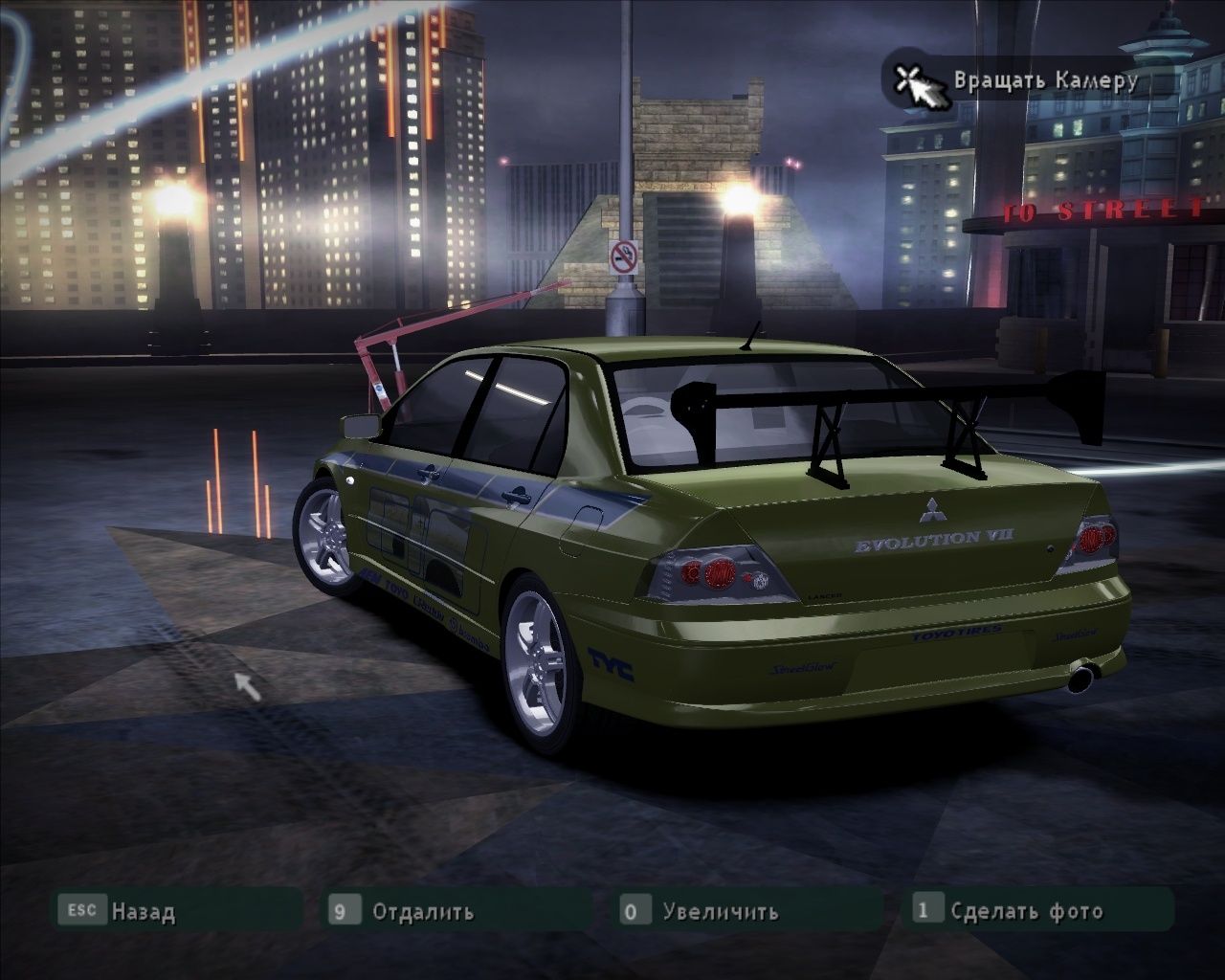Screen dimensions: 1225x980
Task: Zoom out using Отдалить
Action: pos(422,910)
